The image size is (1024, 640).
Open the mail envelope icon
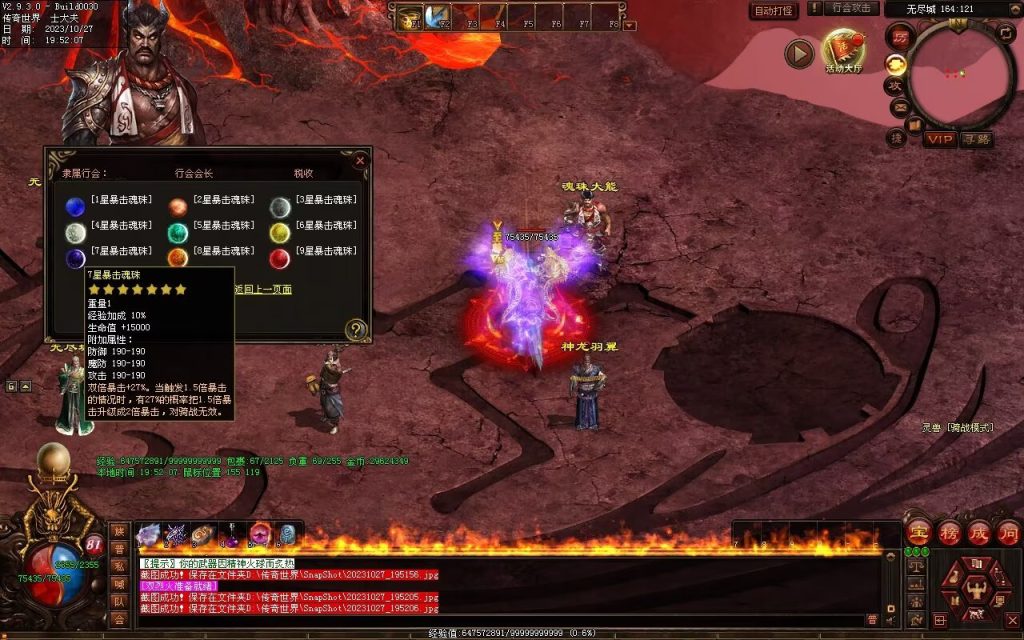point(899,108)
